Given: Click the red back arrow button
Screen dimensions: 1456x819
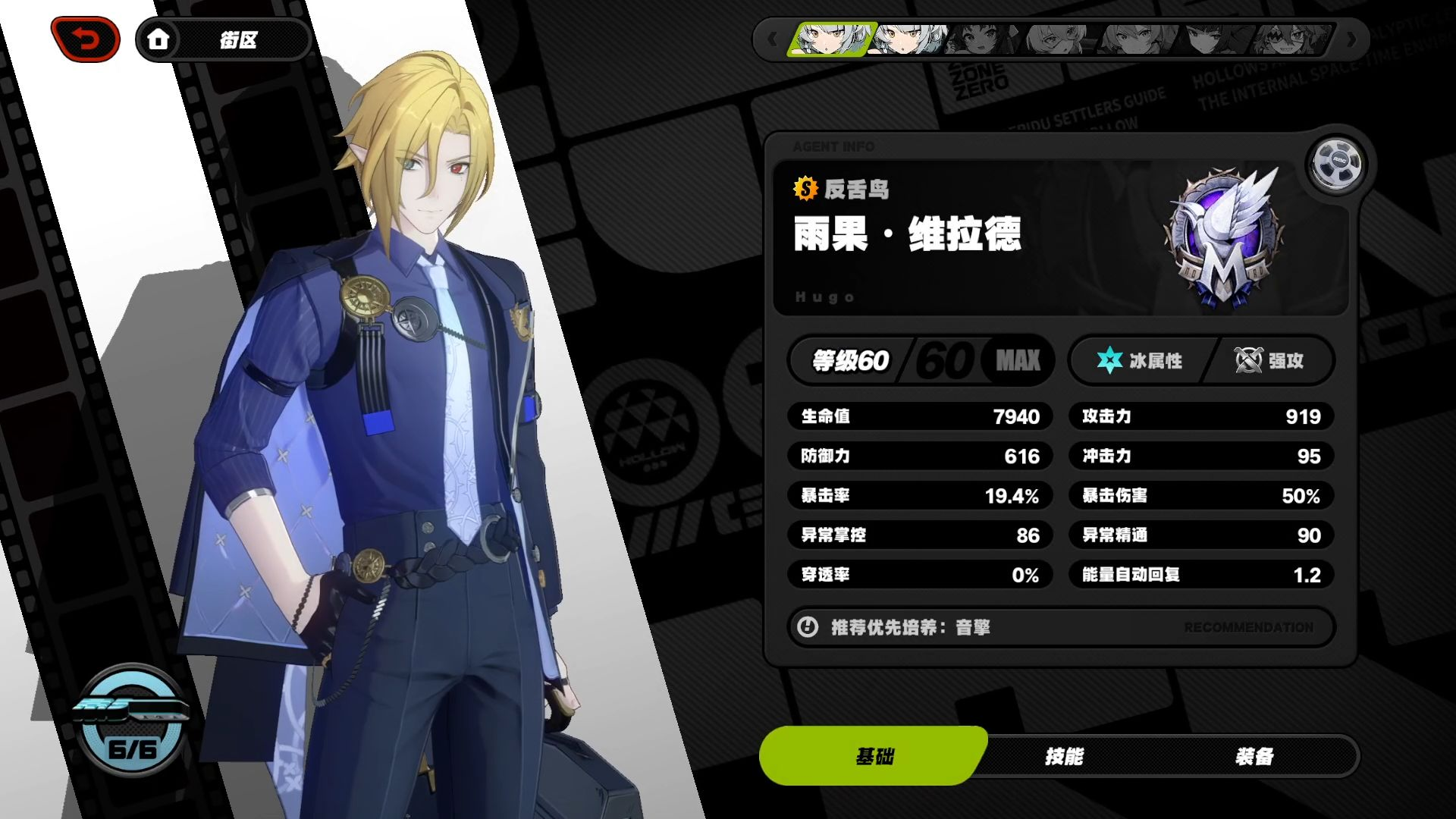Looking at the screenshot, I should click(86, 39).
